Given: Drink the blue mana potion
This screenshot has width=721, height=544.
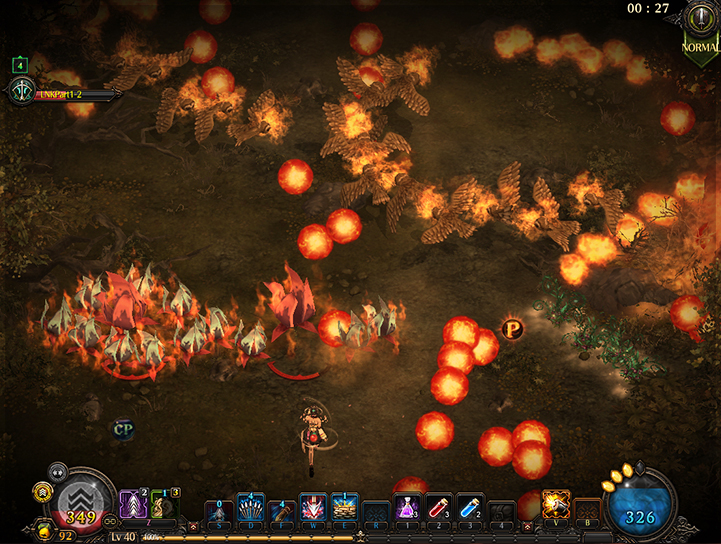Looking at the screenshot, I should 470,506.
